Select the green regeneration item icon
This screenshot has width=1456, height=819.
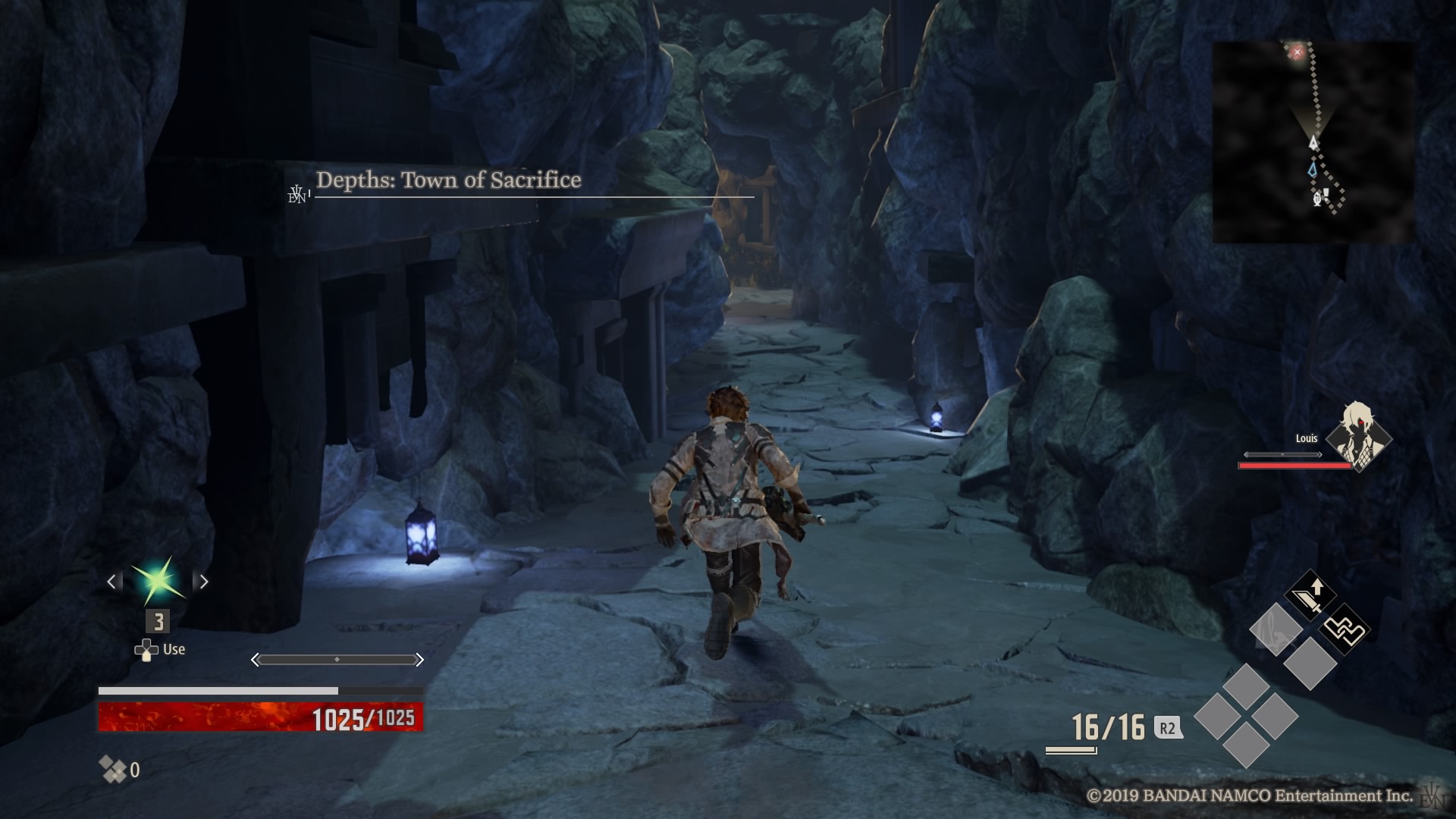pos(158,582)
